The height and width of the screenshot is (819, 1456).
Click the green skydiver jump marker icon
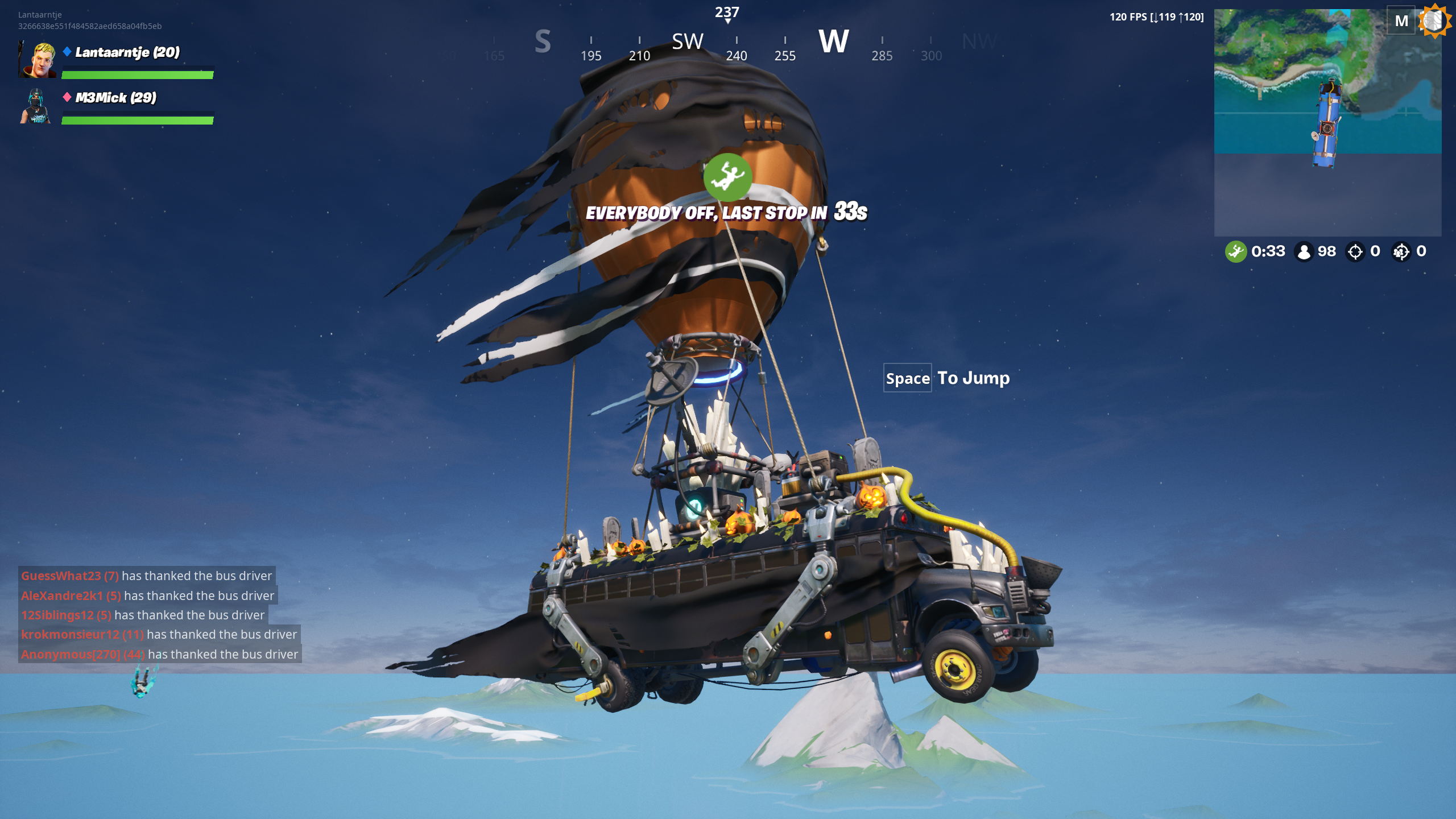(727, 177)
